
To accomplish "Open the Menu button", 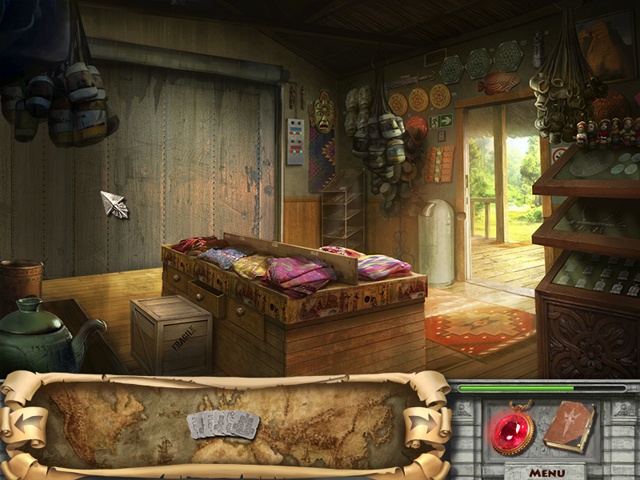I will 547,472.
